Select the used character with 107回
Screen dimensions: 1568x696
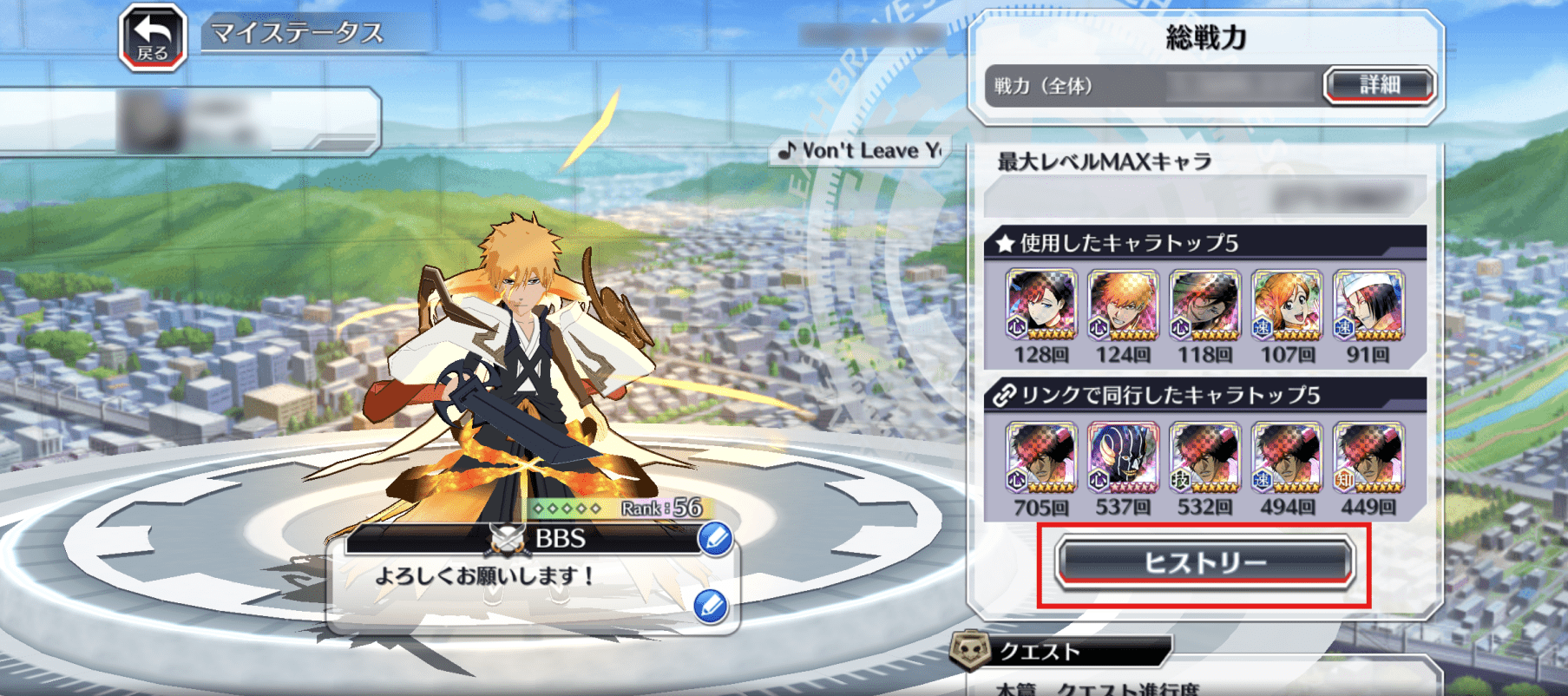click(x=1287, y=305)
